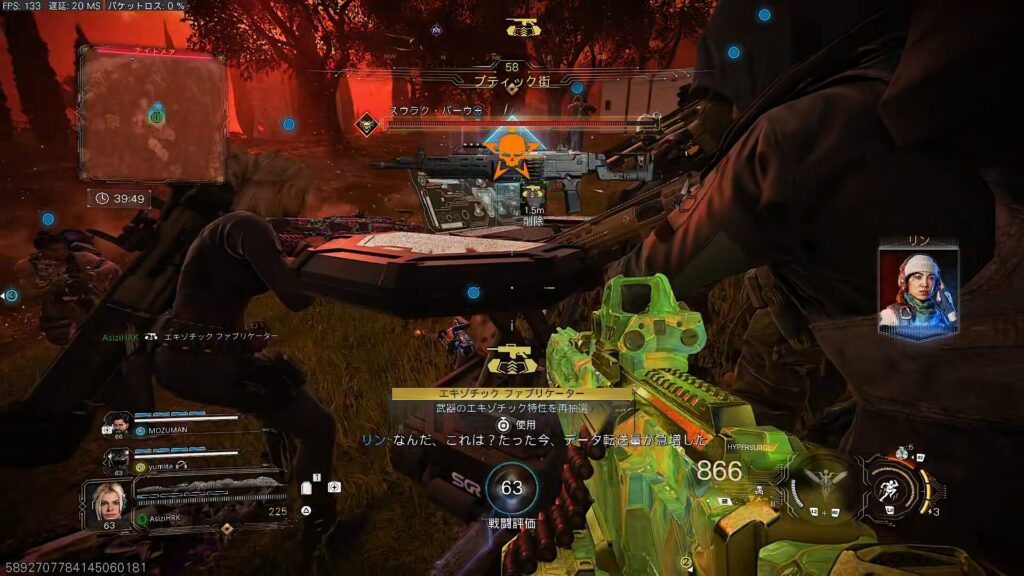This screenshot has width=1024, height=576.
Task: Use the medkit consumable icon
Action: pos(334,487)
